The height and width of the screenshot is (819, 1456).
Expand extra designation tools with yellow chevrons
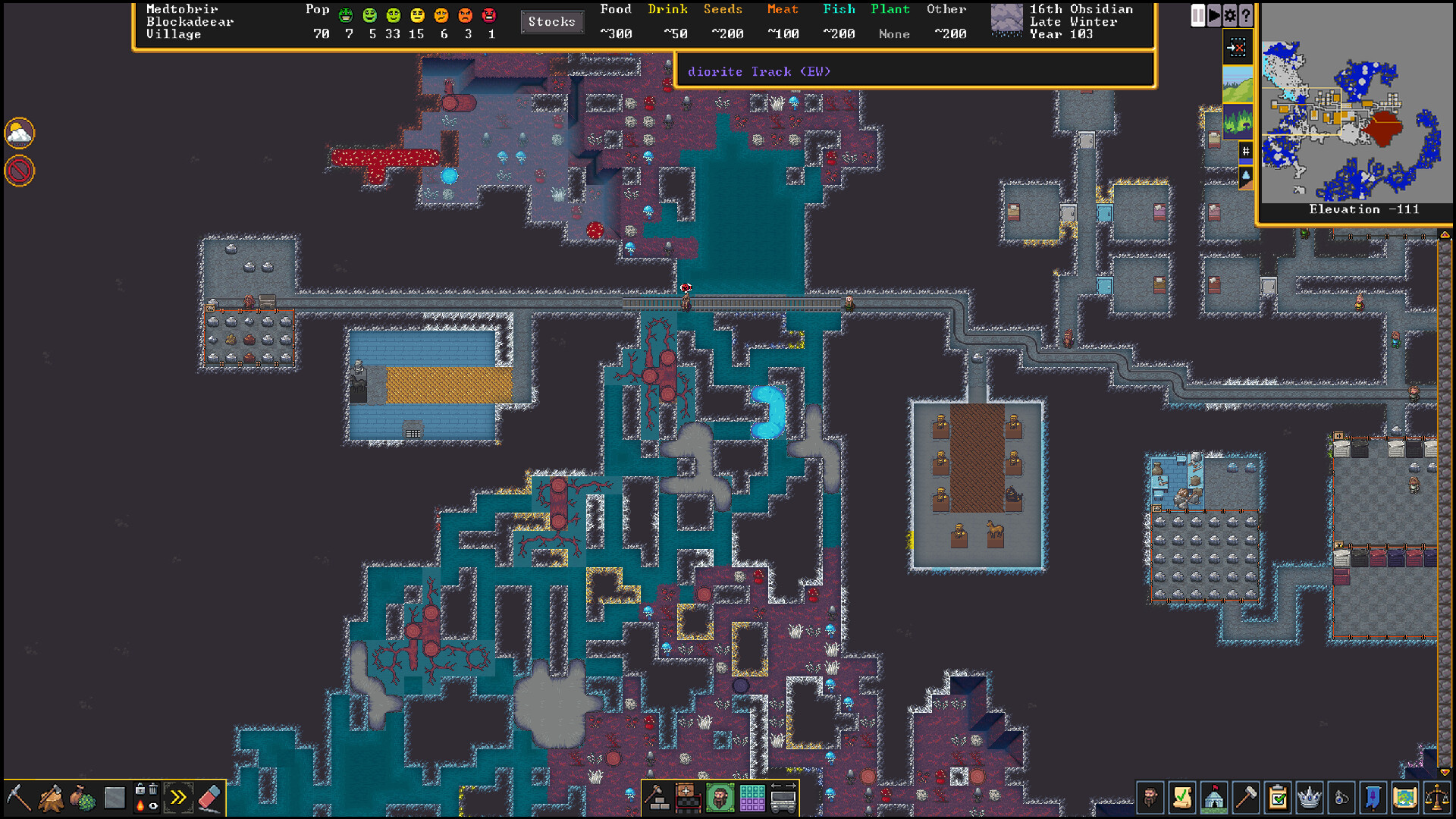178,798
